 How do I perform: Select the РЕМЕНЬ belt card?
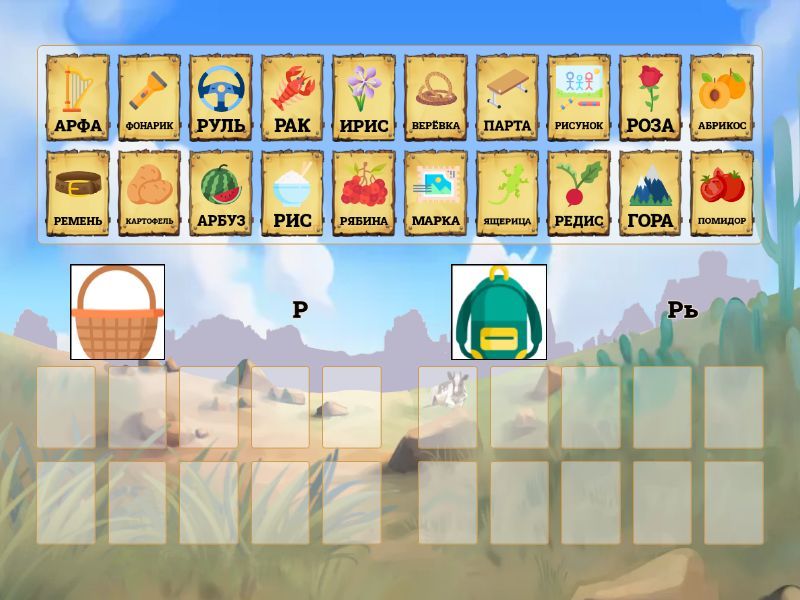[78, 193]
